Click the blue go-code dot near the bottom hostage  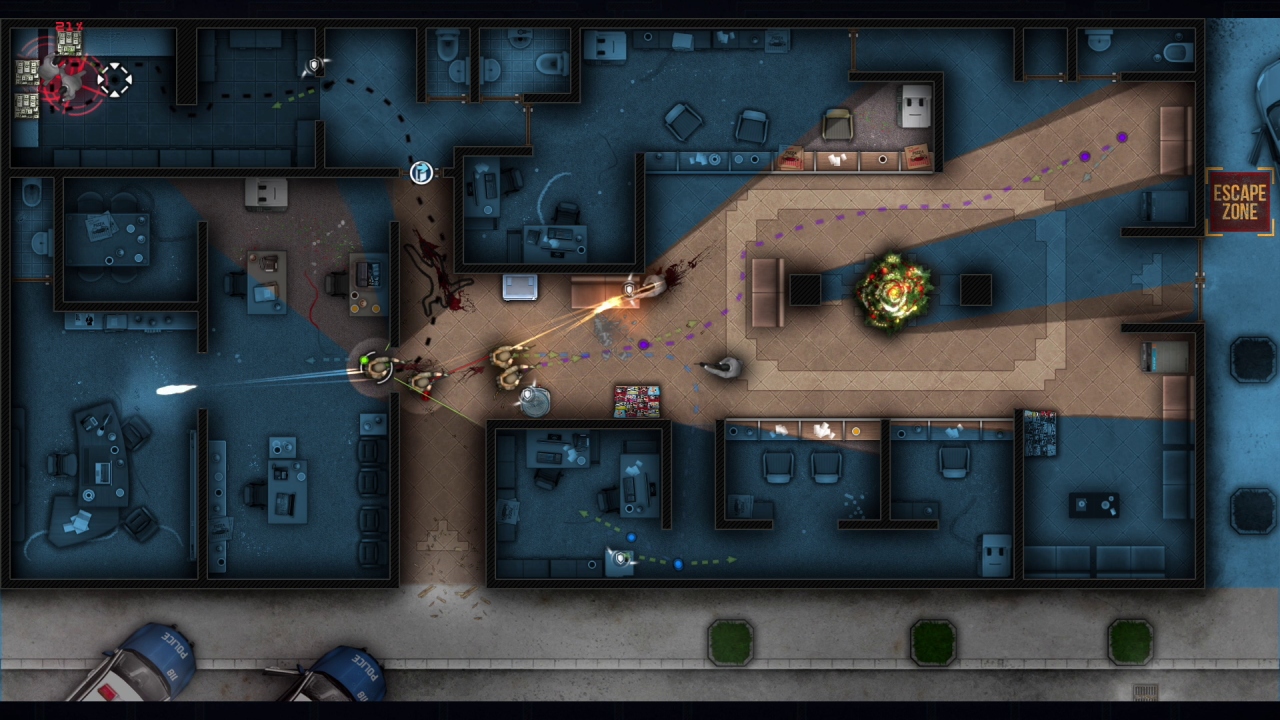pos(678,564)
